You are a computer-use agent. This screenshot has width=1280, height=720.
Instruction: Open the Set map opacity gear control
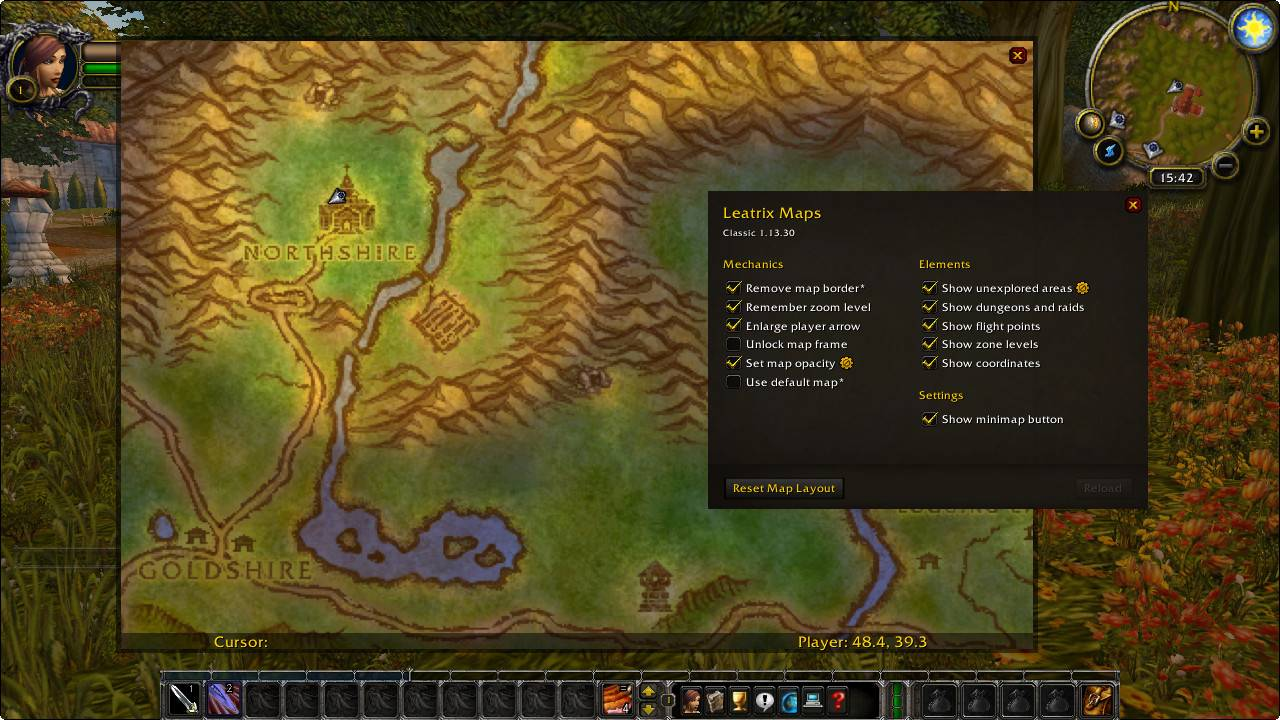[x=846, y=362]
